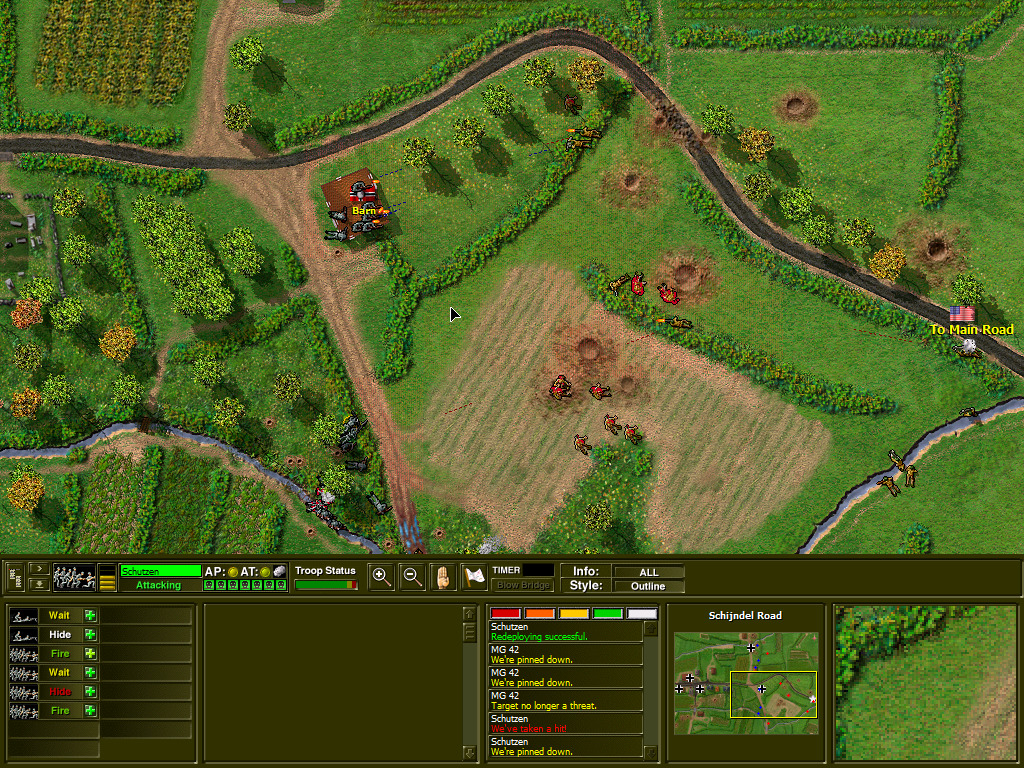
Task: Select the red message filter swatch
Action: click(506, 613)
